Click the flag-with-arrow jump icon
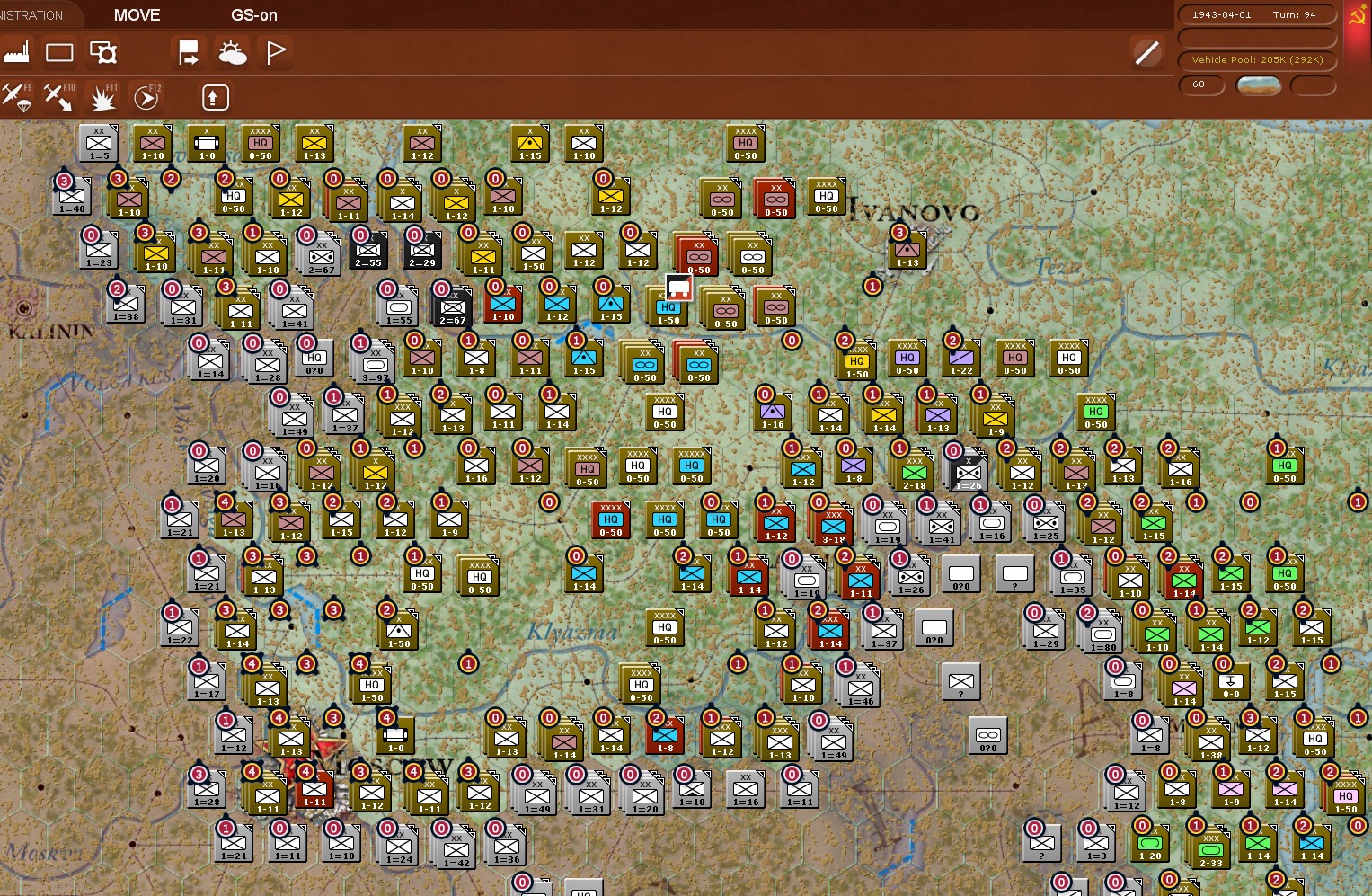1372x896 pixels. [189, 52]
